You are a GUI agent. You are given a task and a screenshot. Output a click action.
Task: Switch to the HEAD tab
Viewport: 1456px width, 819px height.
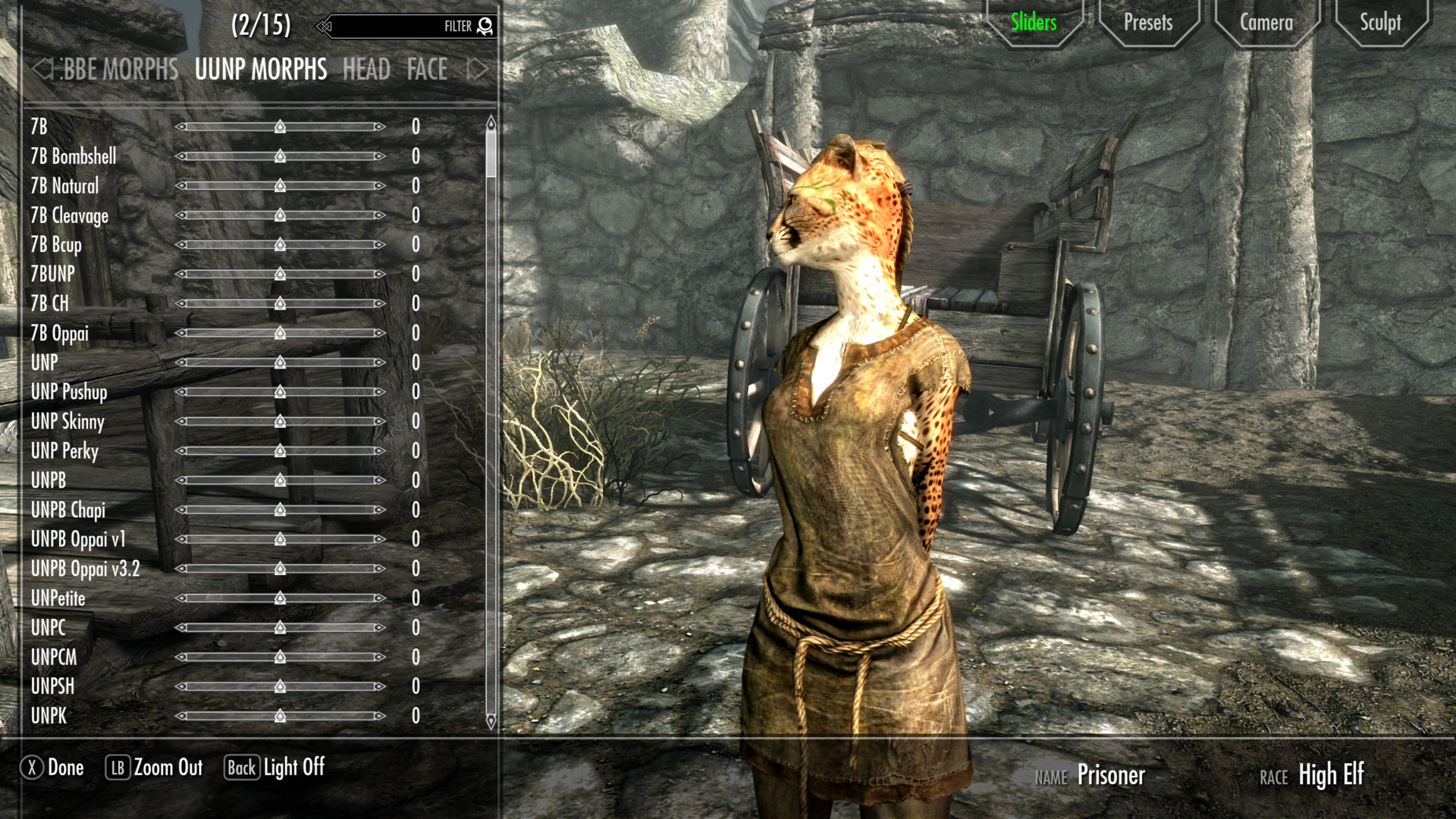pos(366,70)
